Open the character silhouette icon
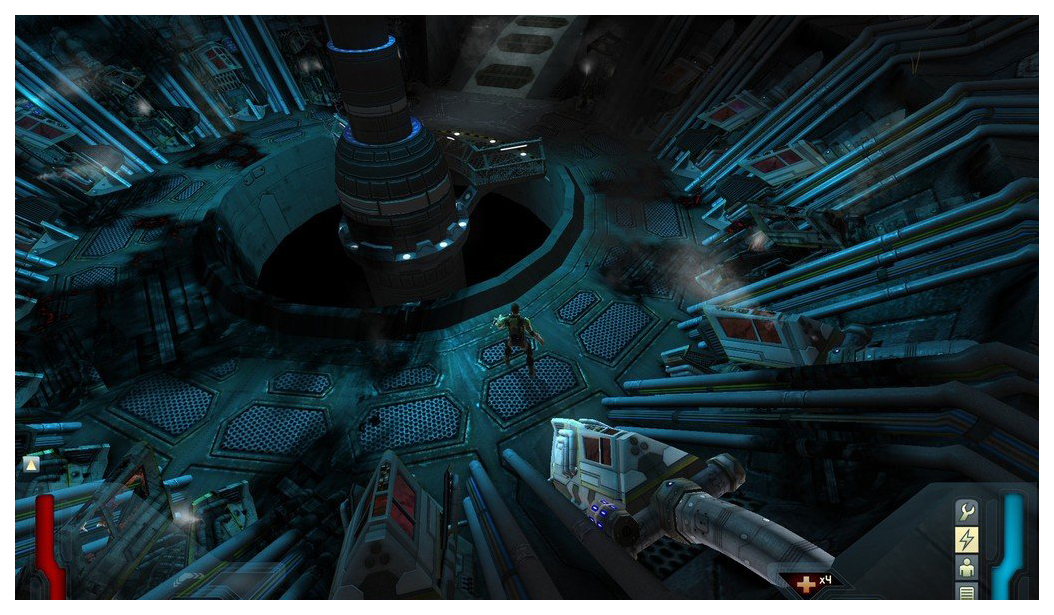Viewport: 1054px width, 615px height. coord(966,567)
